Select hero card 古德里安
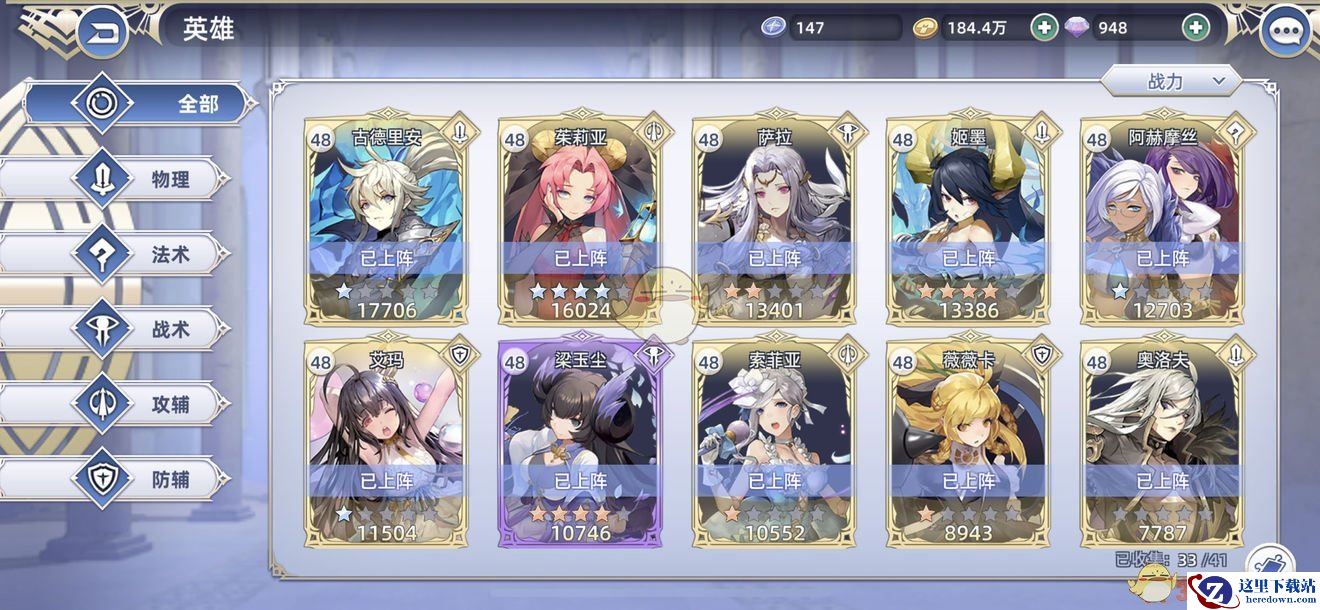The width and height of the screenshot is (1320, 610). (386, 220)
